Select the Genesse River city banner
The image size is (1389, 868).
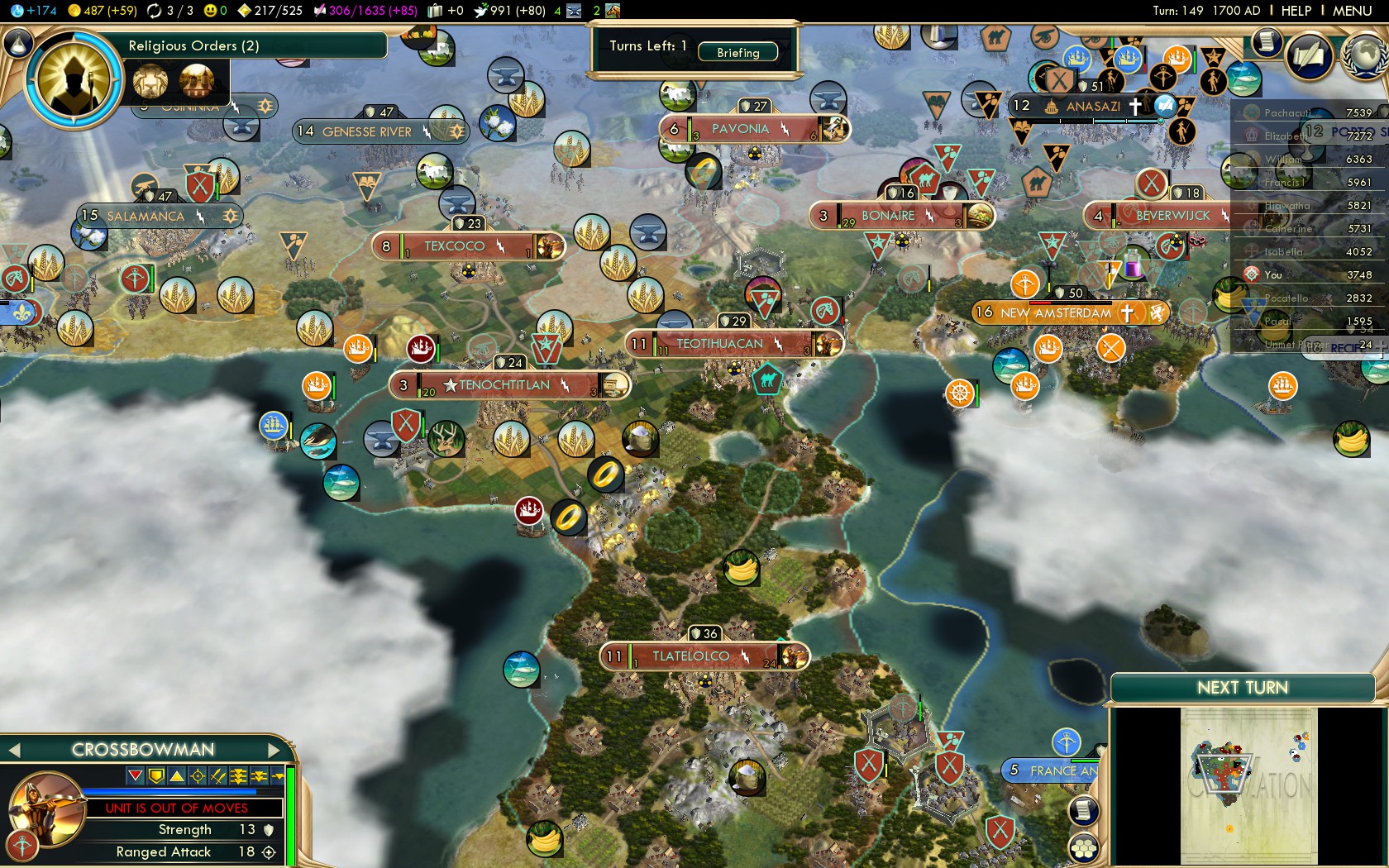point(367,131)
